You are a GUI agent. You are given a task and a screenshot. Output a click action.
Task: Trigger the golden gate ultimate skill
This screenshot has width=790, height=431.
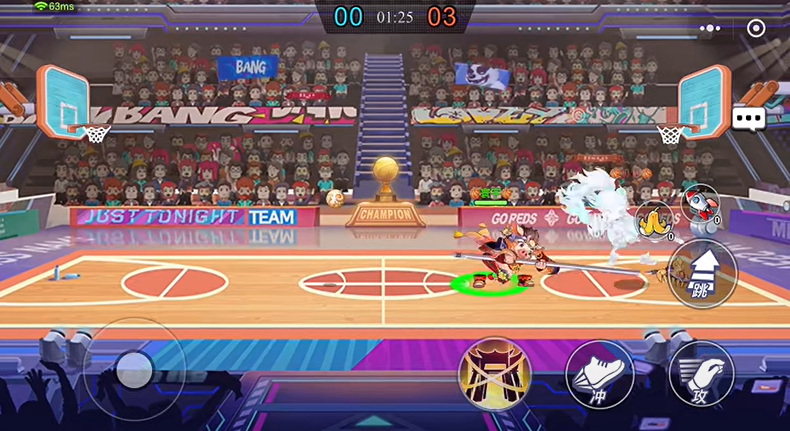pos(493,372)
